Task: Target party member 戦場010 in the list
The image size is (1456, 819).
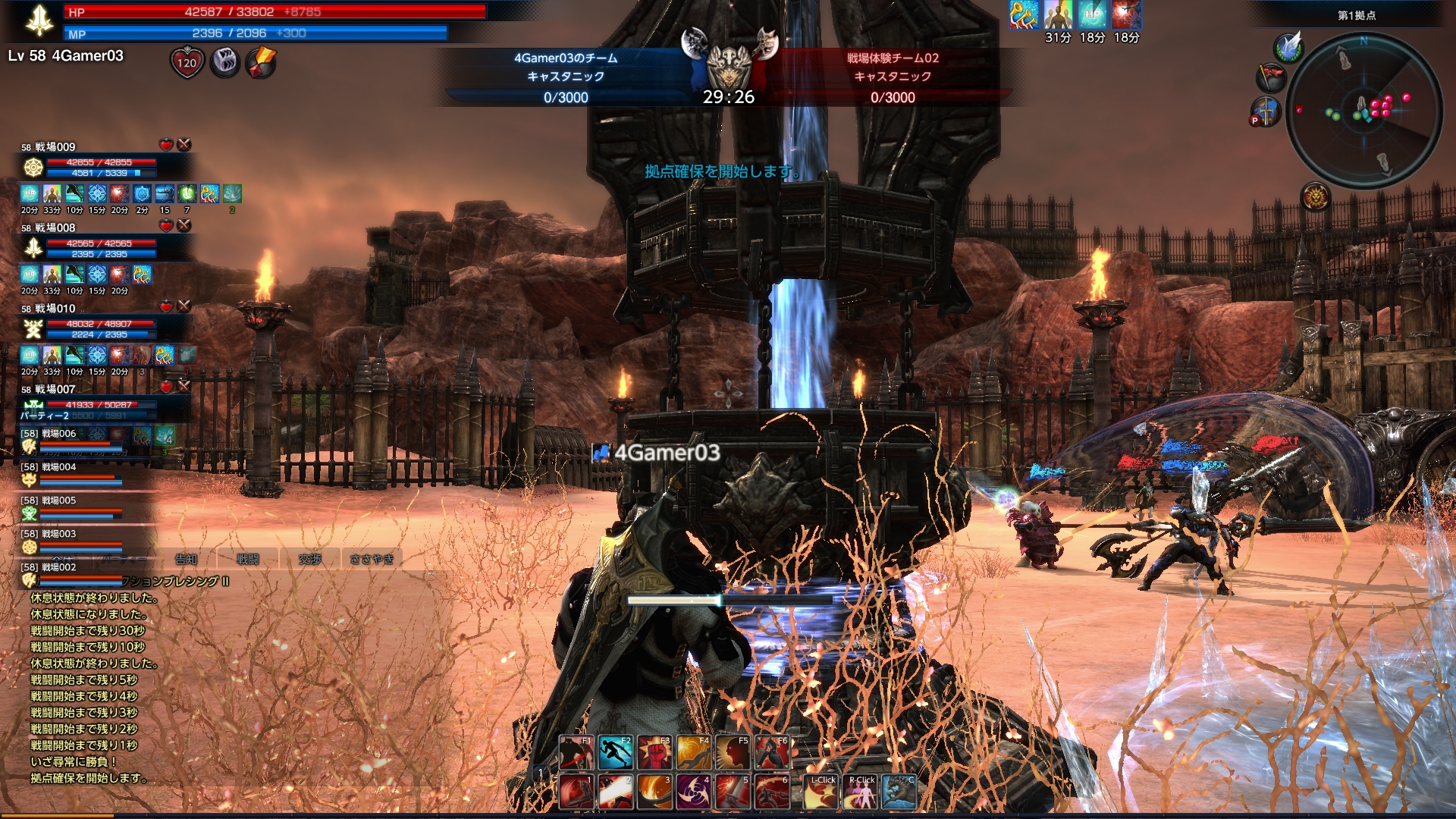Action: pos(55,309)
